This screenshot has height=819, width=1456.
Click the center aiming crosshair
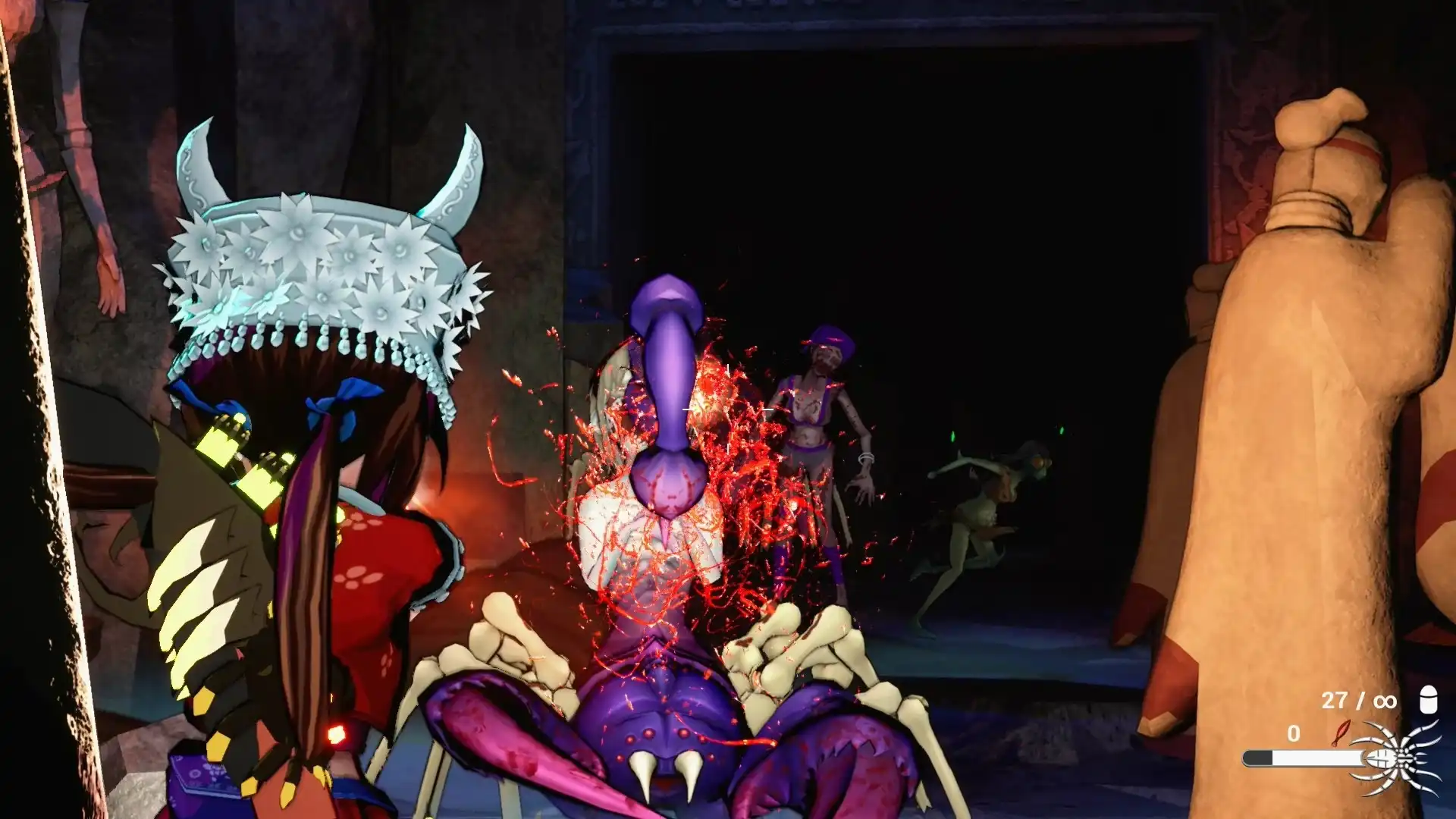click(x=726, y=409)
